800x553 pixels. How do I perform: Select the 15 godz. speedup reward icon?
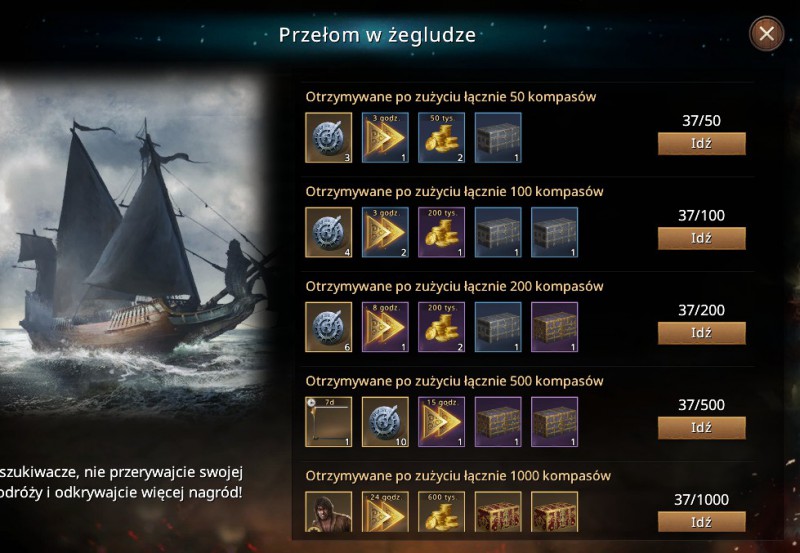pos(442,422)
